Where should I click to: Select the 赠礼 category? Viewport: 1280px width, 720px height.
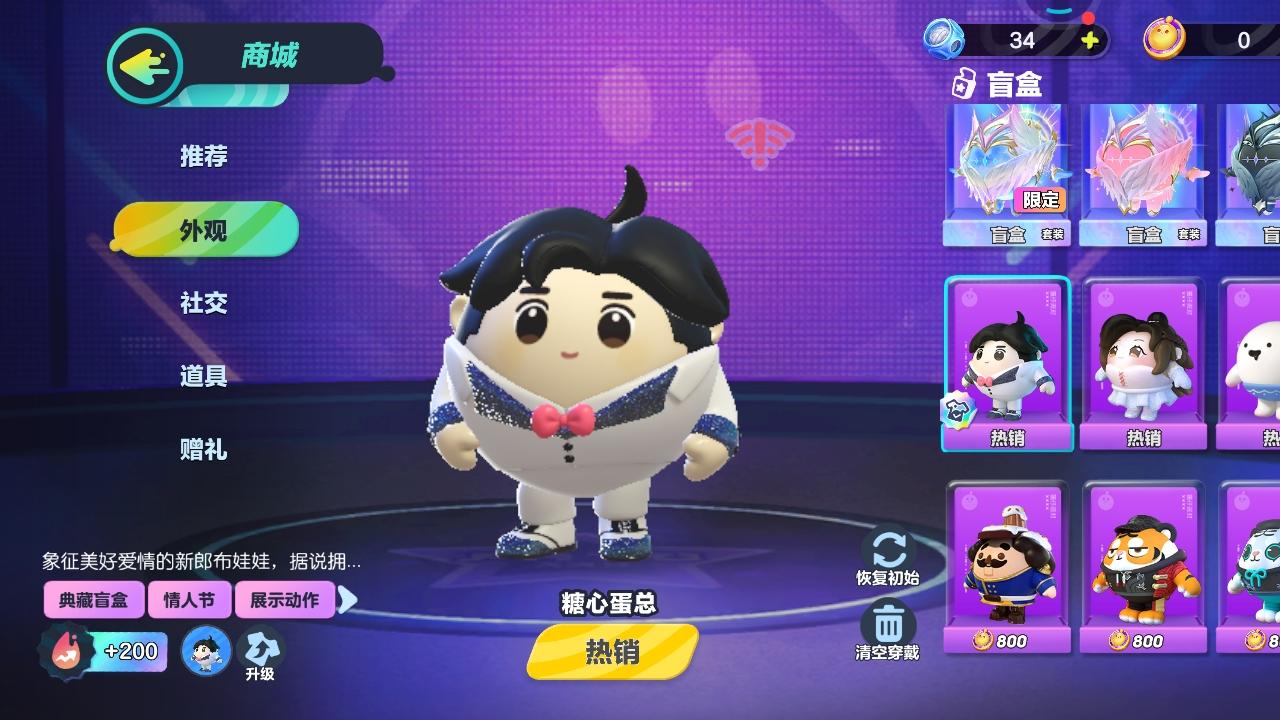204,450
